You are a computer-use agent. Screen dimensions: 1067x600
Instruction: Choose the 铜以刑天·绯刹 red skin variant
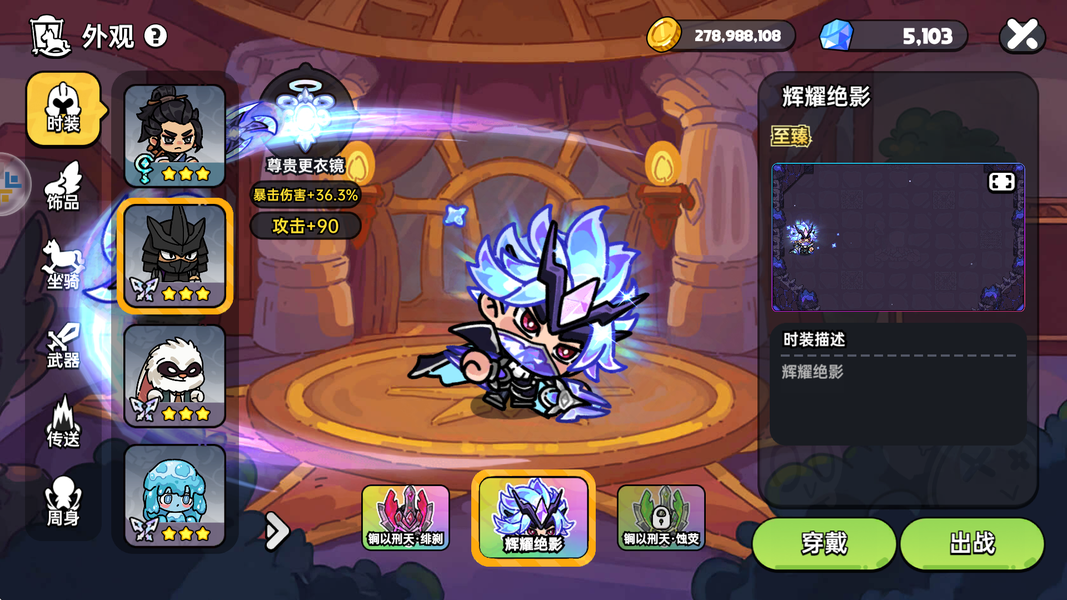(x=405, y=517)
